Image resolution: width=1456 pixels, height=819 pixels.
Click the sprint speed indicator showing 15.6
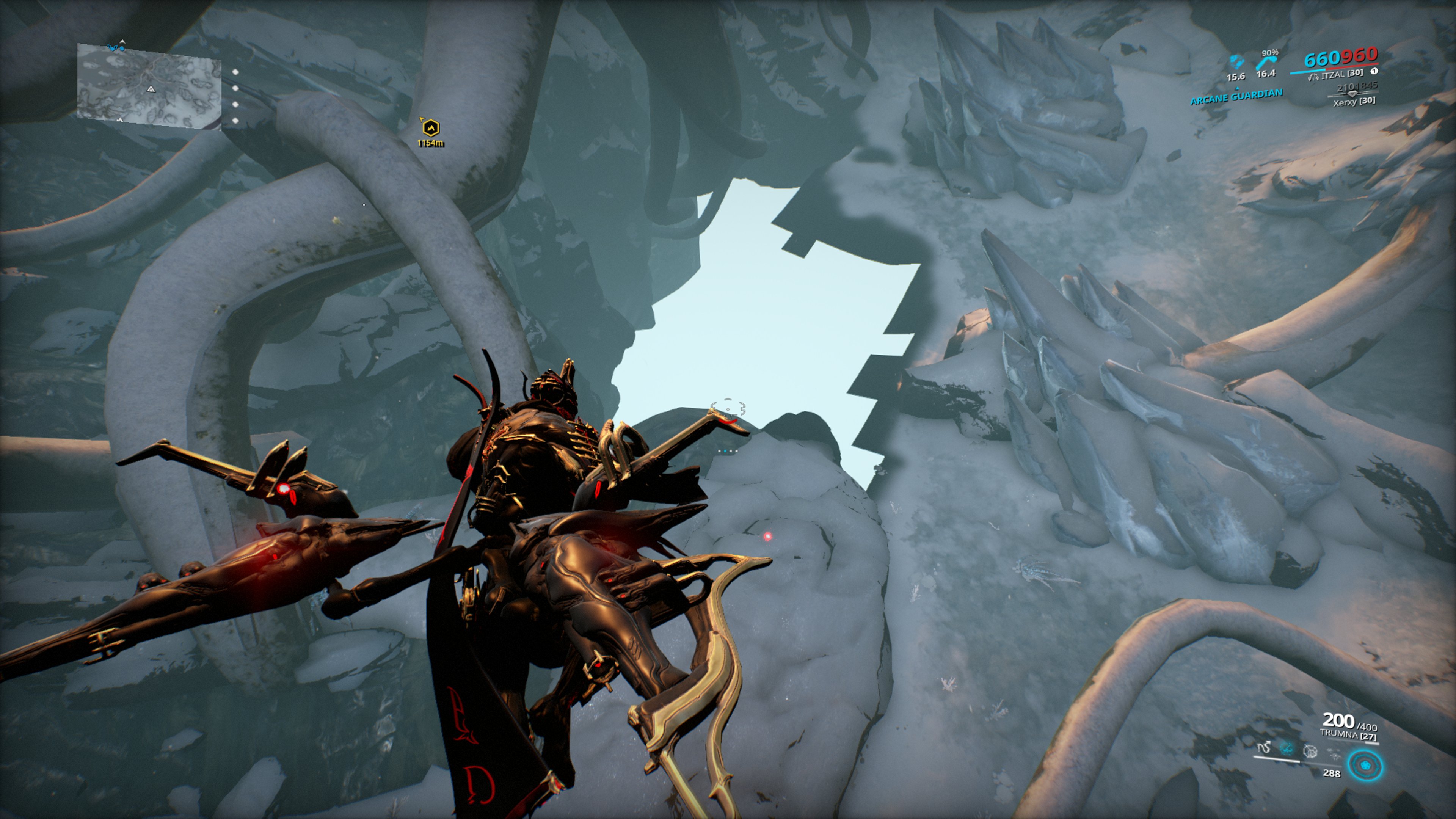(1236, 76)
